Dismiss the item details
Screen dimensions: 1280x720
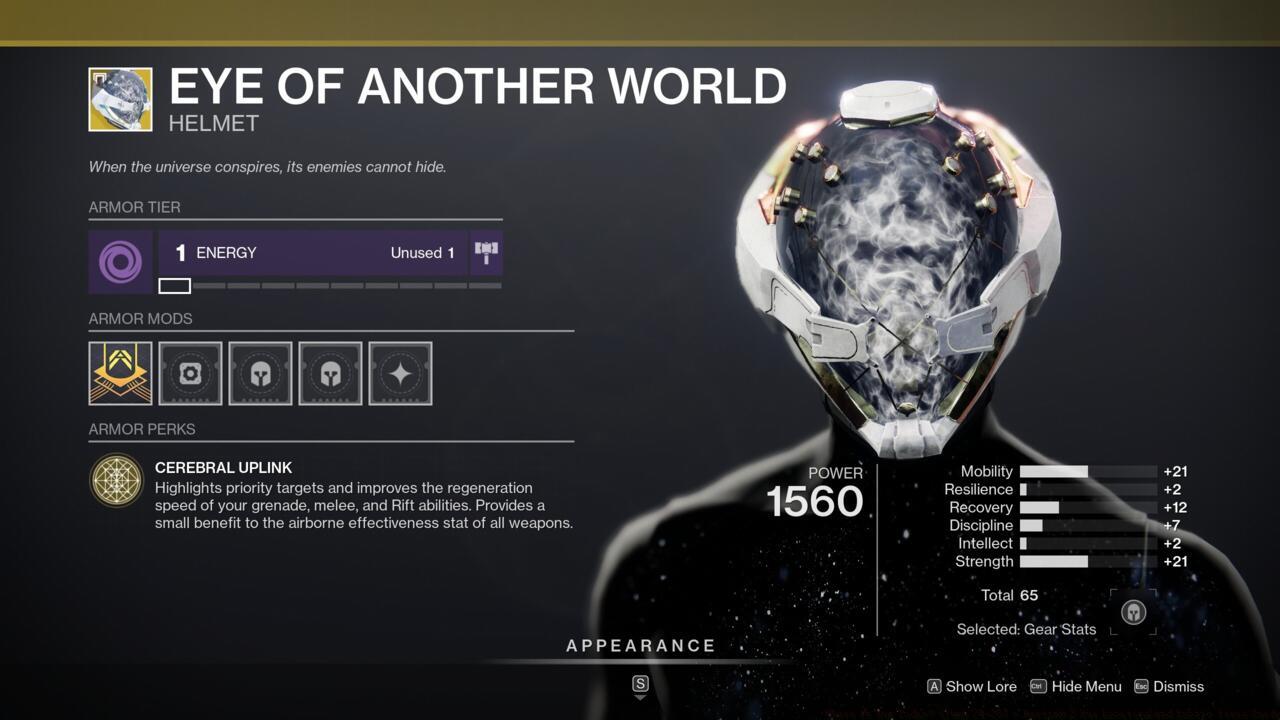click(1178, 687)
